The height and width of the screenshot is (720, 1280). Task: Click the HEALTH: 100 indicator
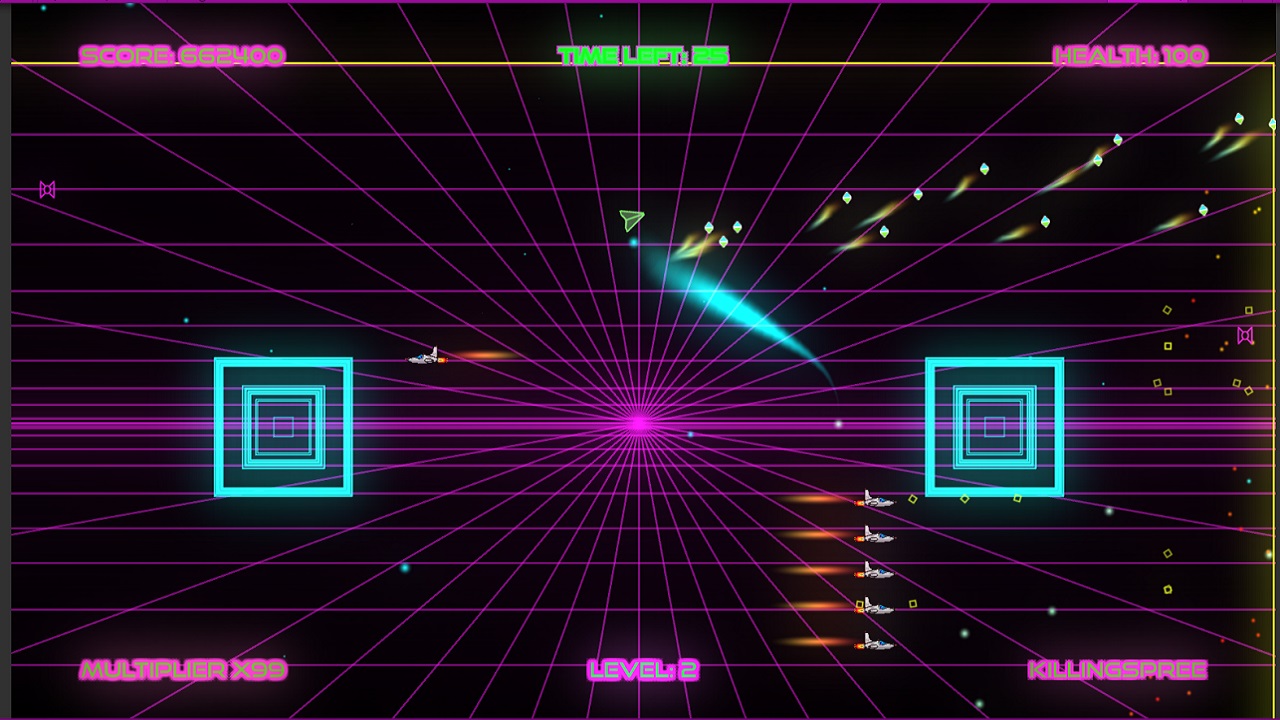(1128, 55)
